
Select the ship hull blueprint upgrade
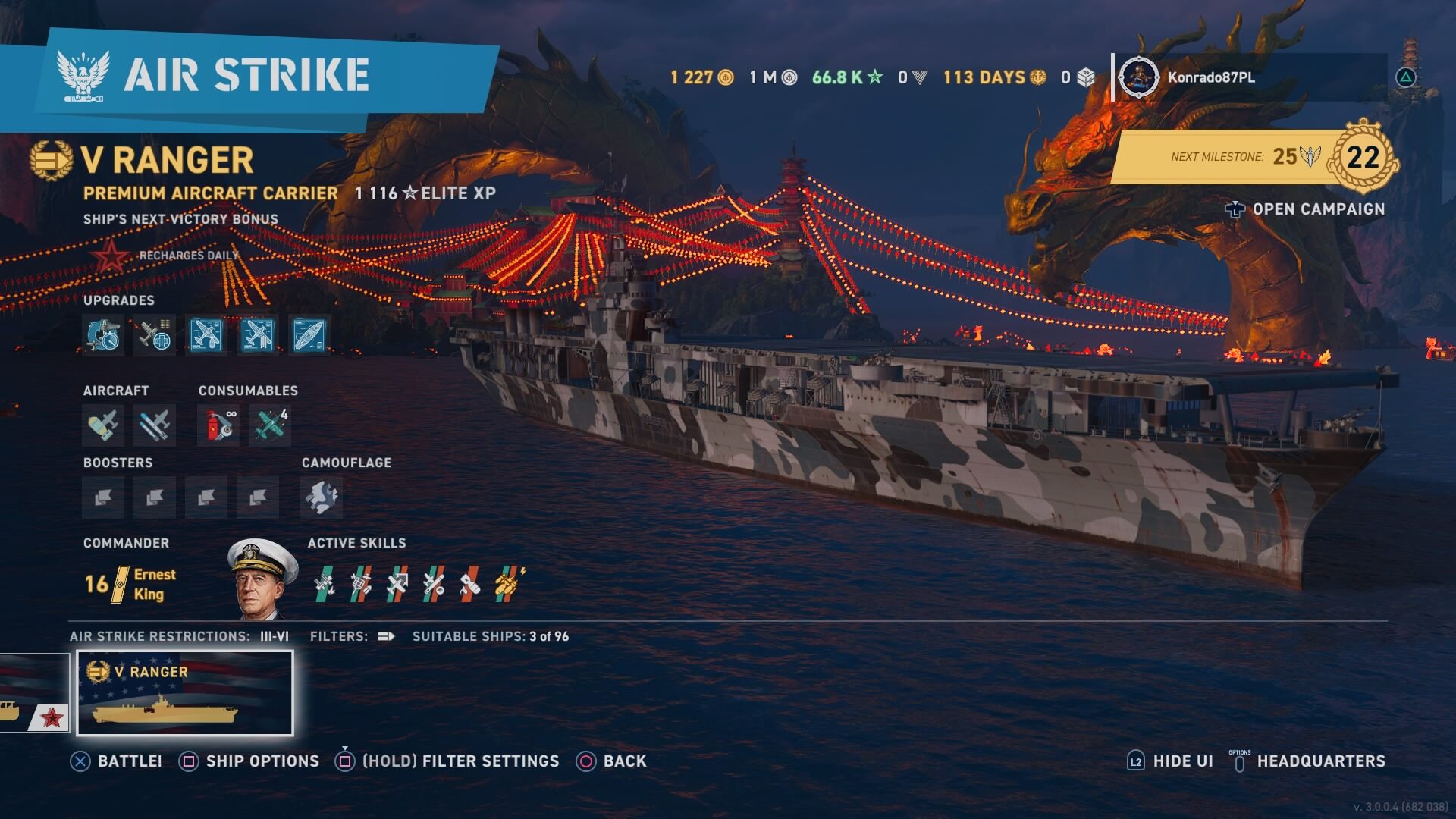point(309,335)
